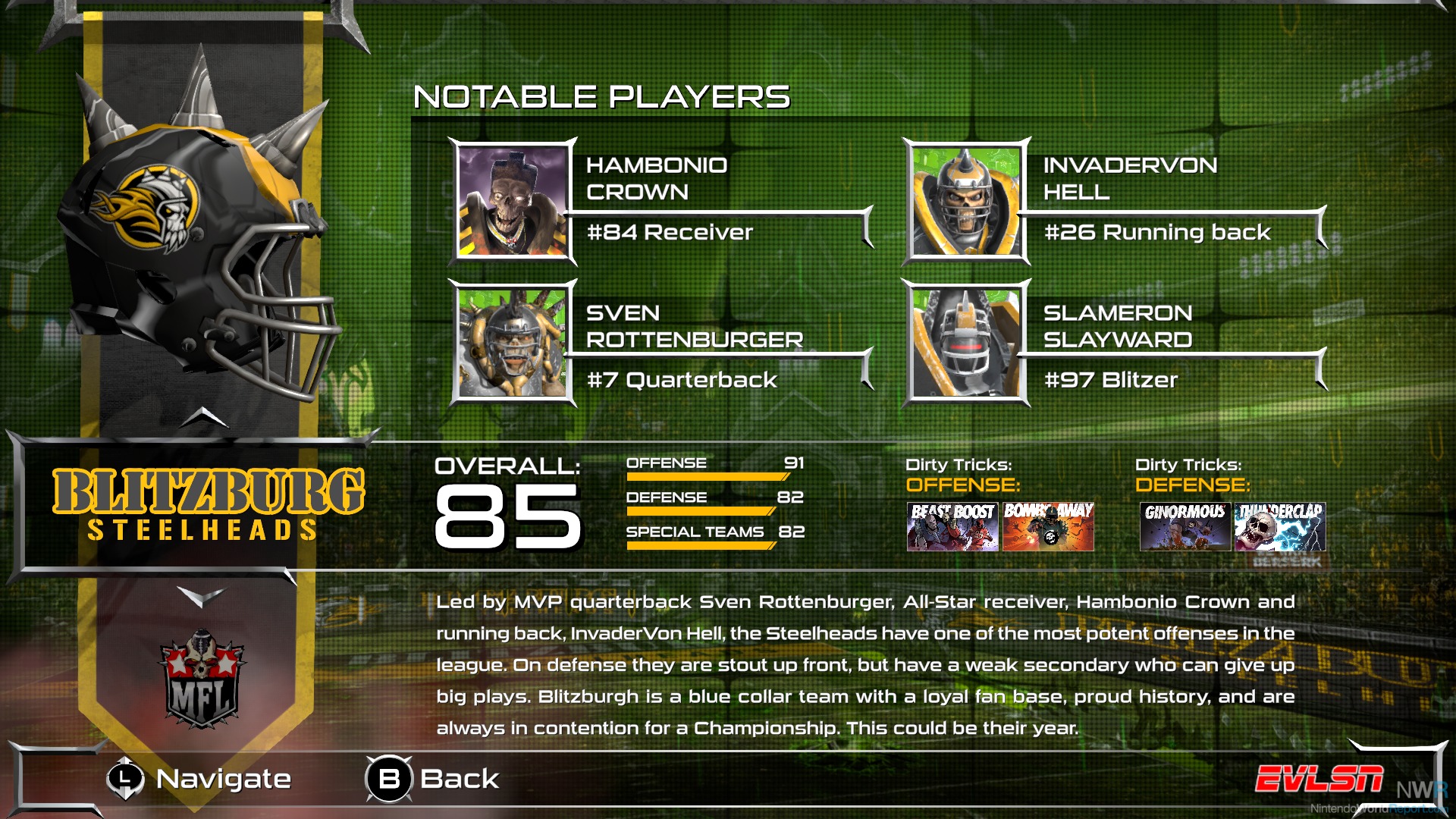
Task: Select Hambonio Crown's player portrait
Action: [x=513, y=202]
